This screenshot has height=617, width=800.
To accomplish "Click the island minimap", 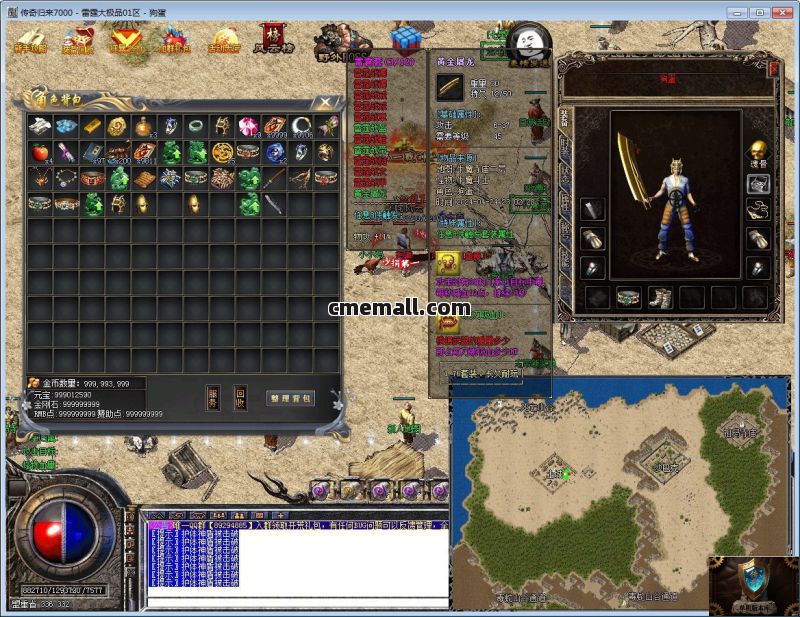I will pyautogui.click(x=578, y=490).
